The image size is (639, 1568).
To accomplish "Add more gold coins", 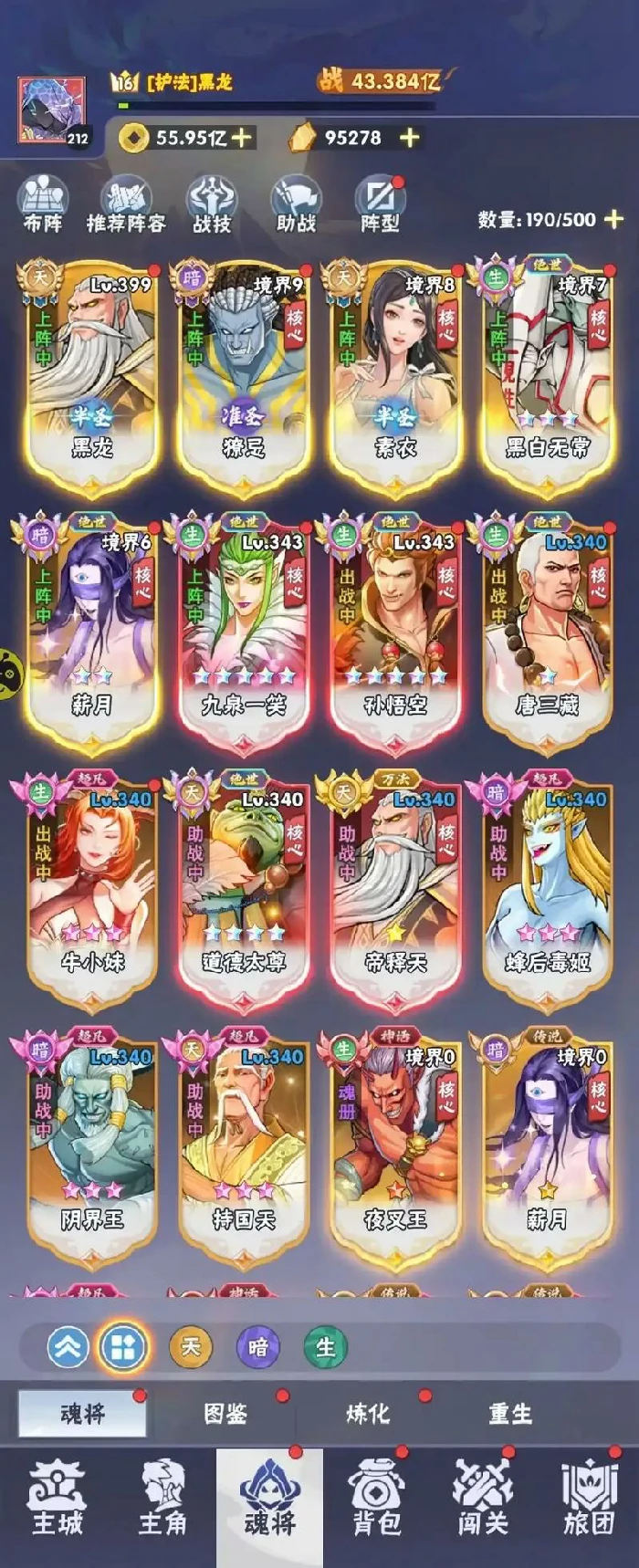I will point(241,138).
